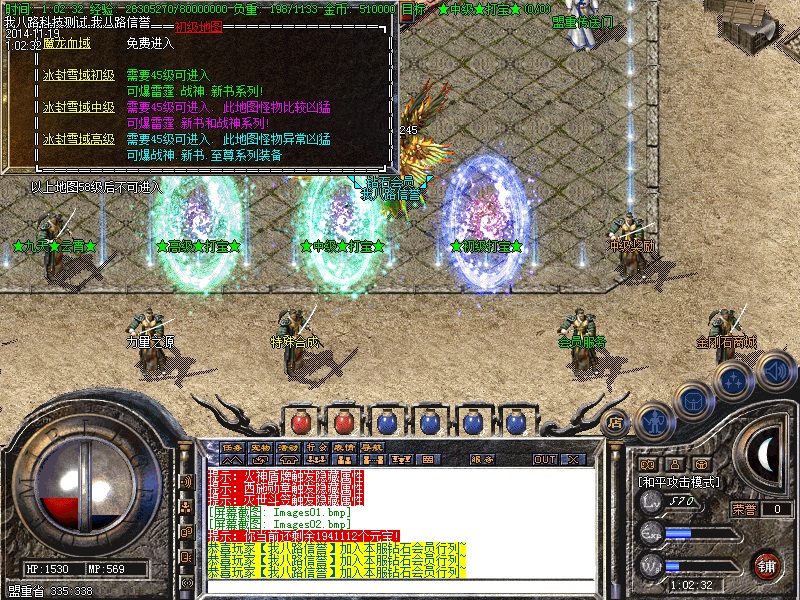Screen dimensions: 800x600
Task: Select the 冰封雪域初级 map link
Action: tap(79, 75)
